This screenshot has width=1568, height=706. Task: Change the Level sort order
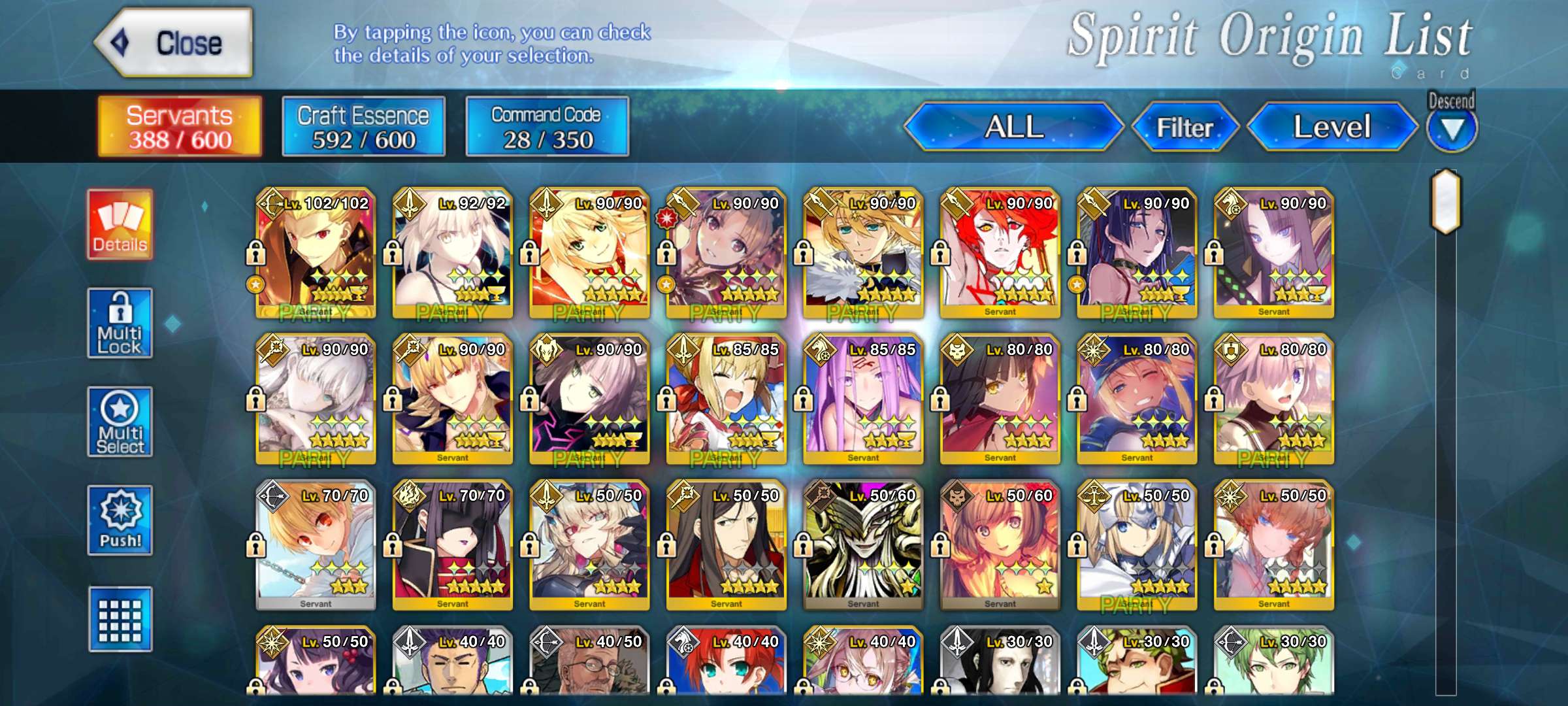click(x=1331, y=127)
